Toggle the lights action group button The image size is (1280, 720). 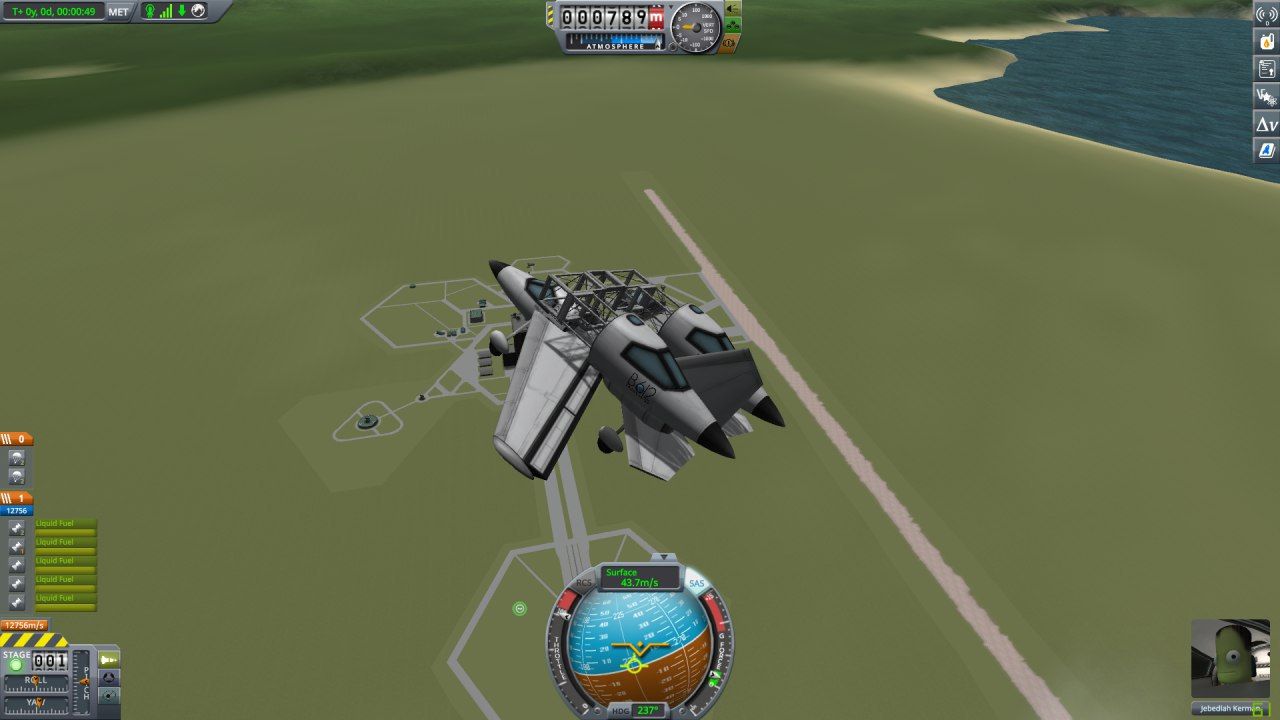731,8
